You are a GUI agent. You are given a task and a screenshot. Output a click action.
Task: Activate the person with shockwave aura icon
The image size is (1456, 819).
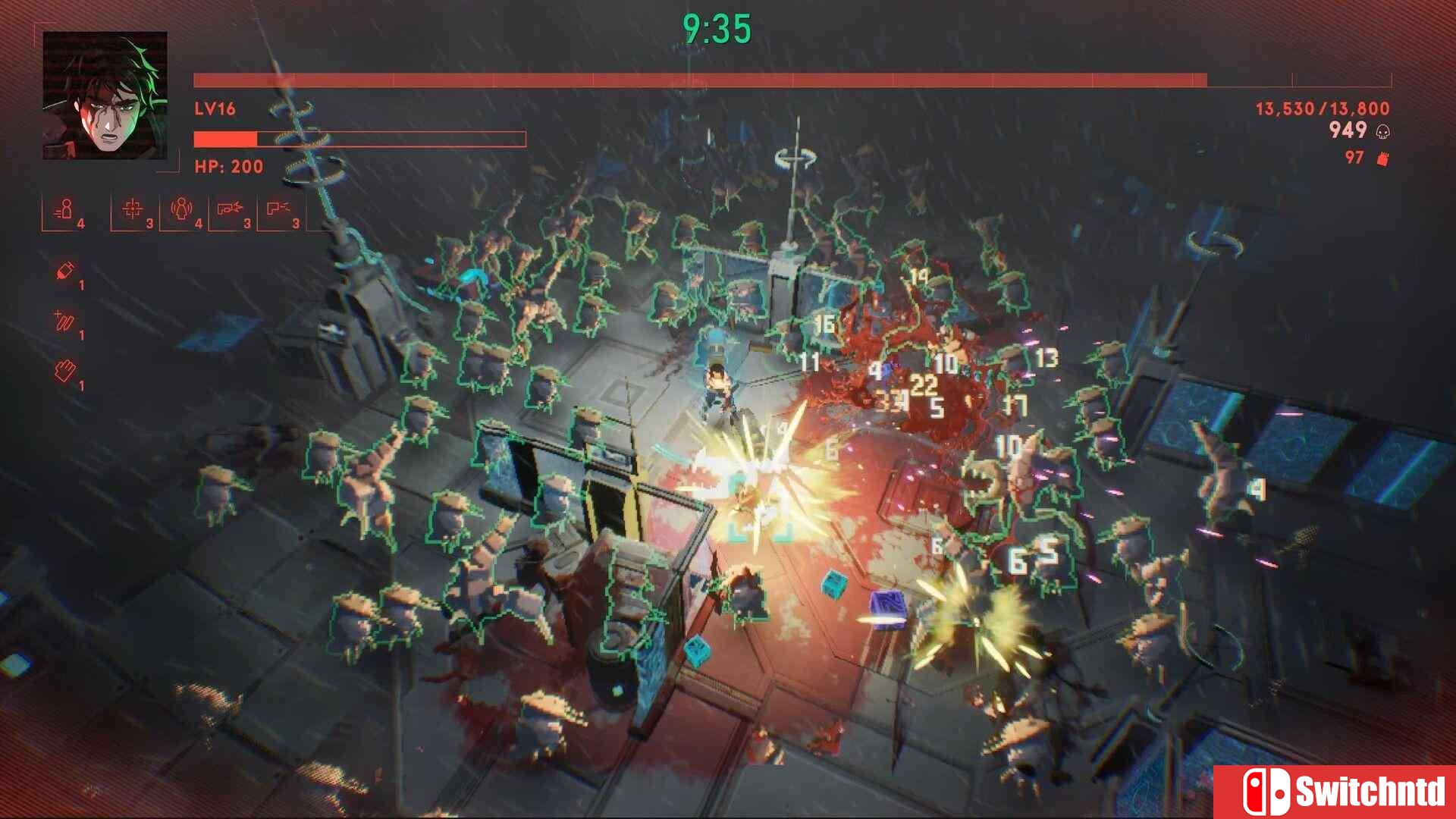181,209
